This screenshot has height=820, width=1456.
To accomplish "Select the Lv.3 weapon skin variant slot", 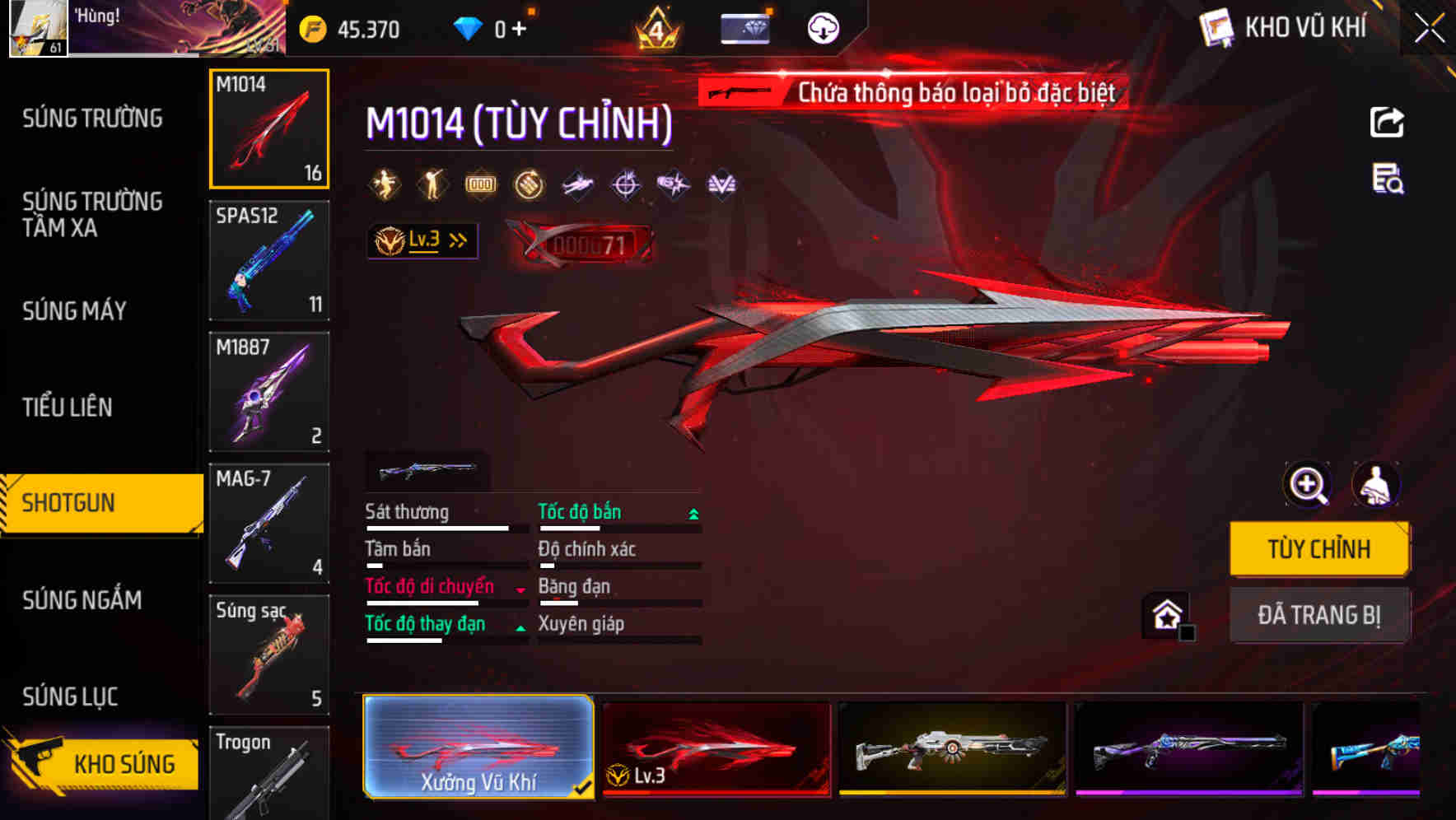I will coord(716,748).
